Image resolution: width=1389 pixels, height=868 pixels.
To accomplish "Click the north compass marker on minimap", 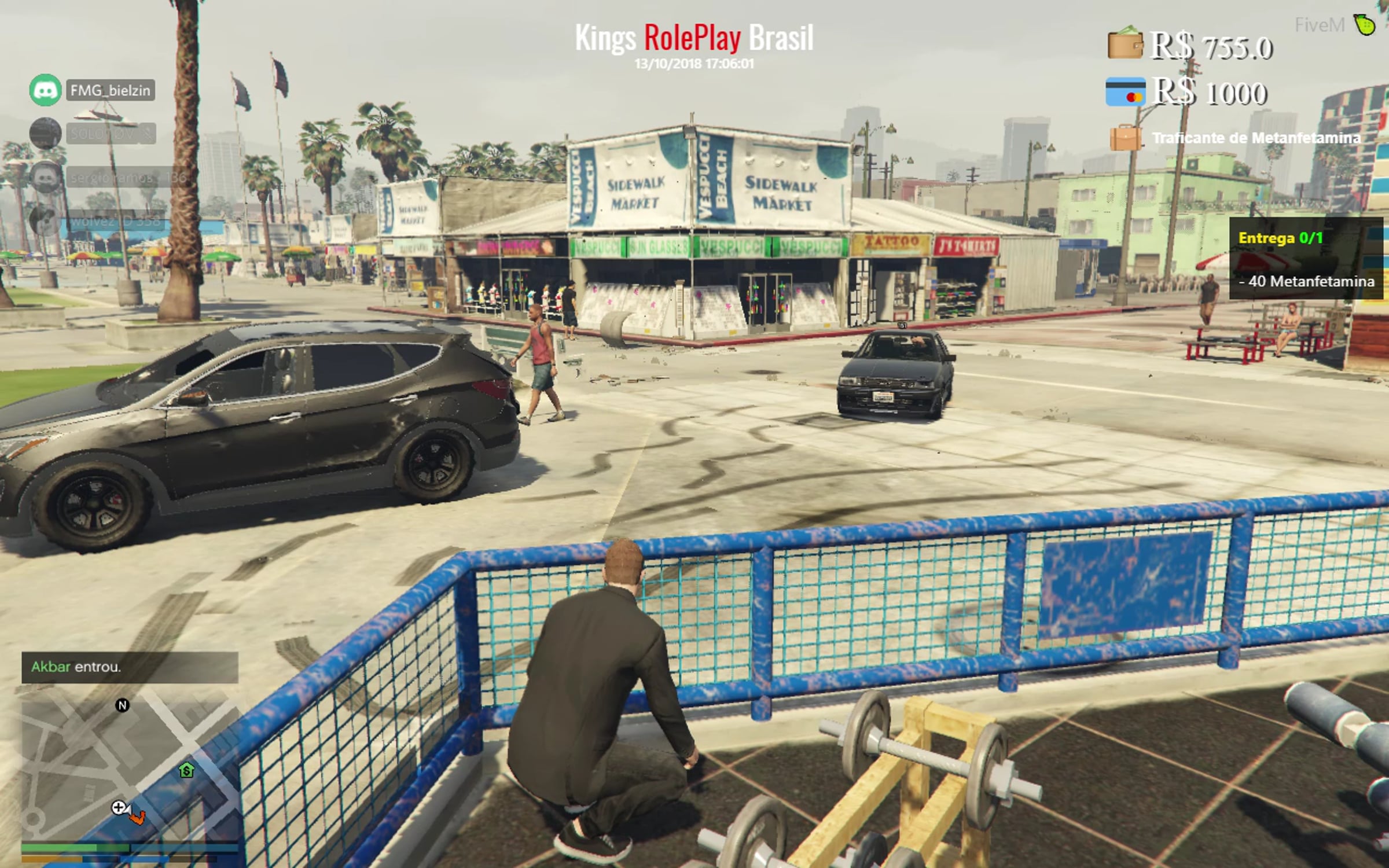I will click(122, 705).
